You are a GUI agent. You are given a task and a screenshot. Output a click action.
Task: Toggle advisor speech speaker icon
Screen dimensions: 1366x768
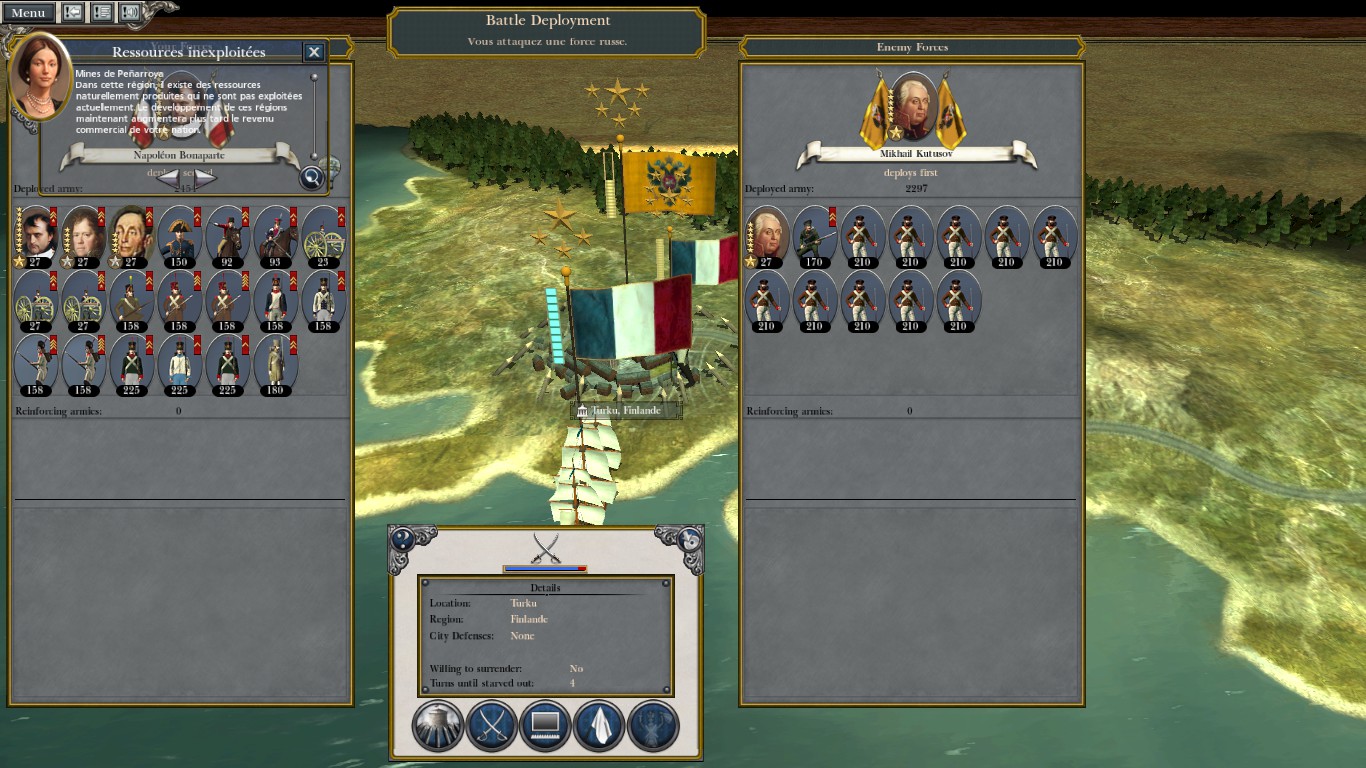(130, 12)
